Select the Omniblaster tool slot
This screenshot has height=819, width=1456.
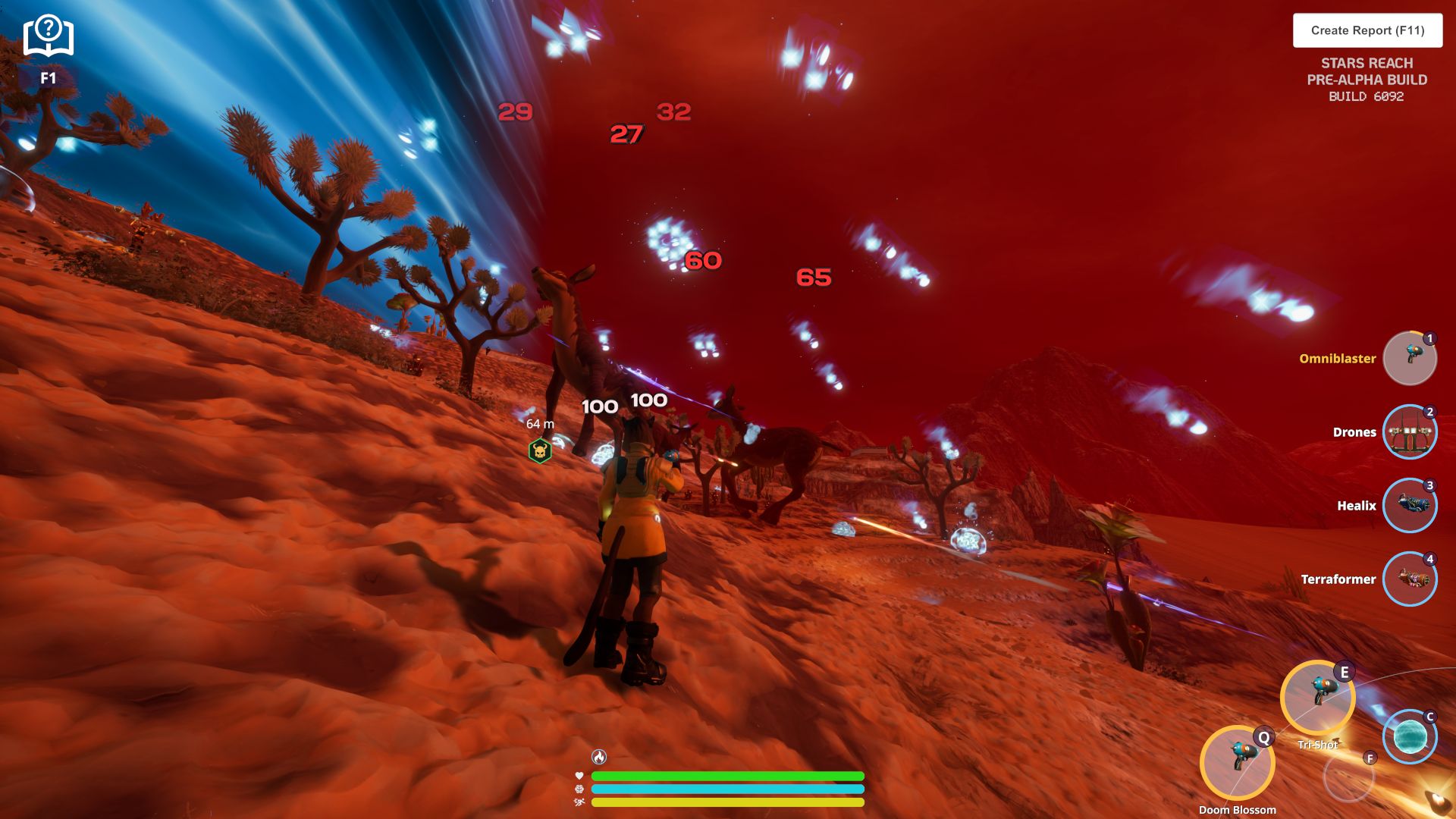(x=1409, y=358)
